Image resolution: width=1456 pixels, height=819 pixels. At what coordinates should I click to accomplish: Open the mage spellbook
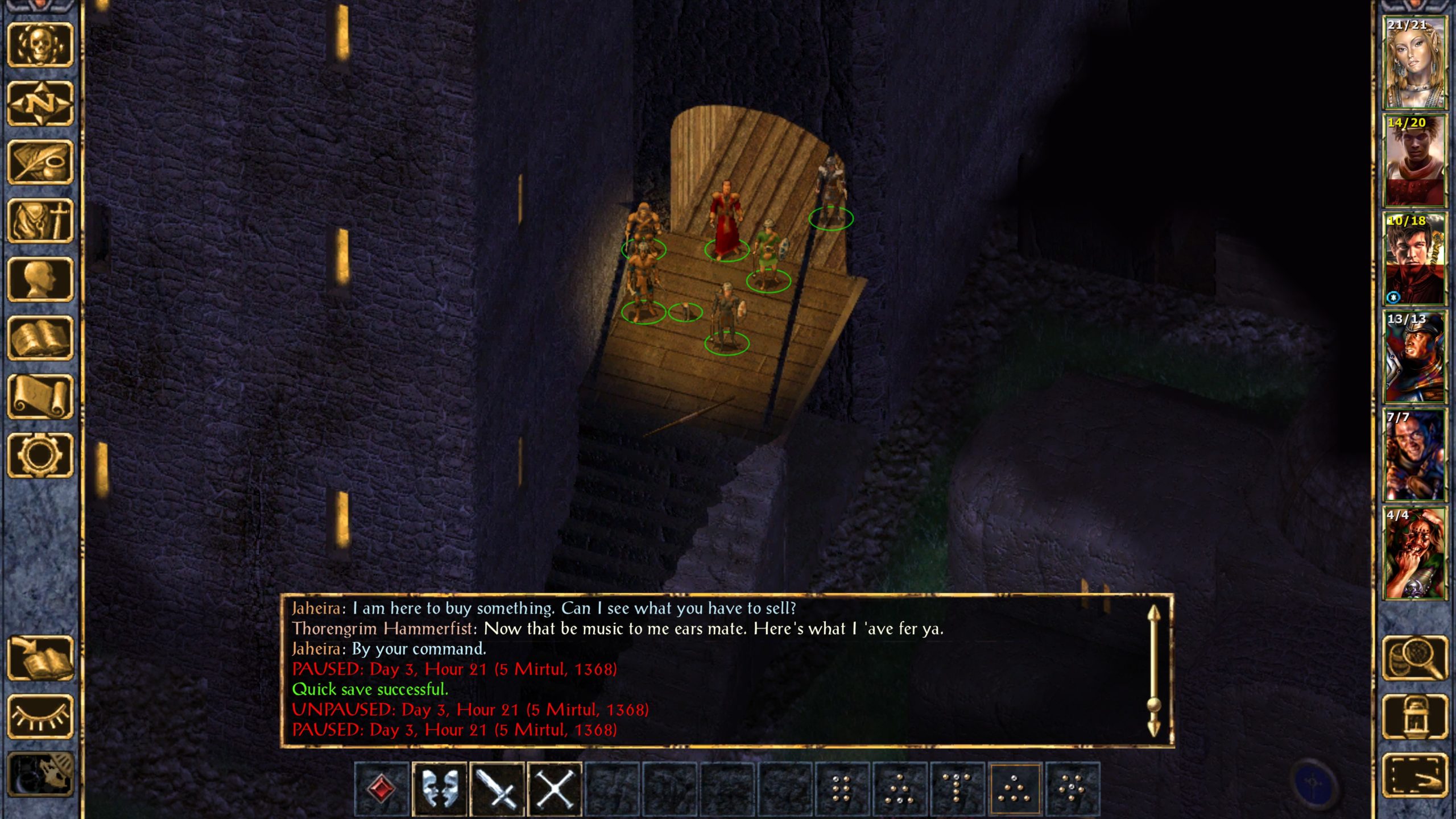(40, 339)
